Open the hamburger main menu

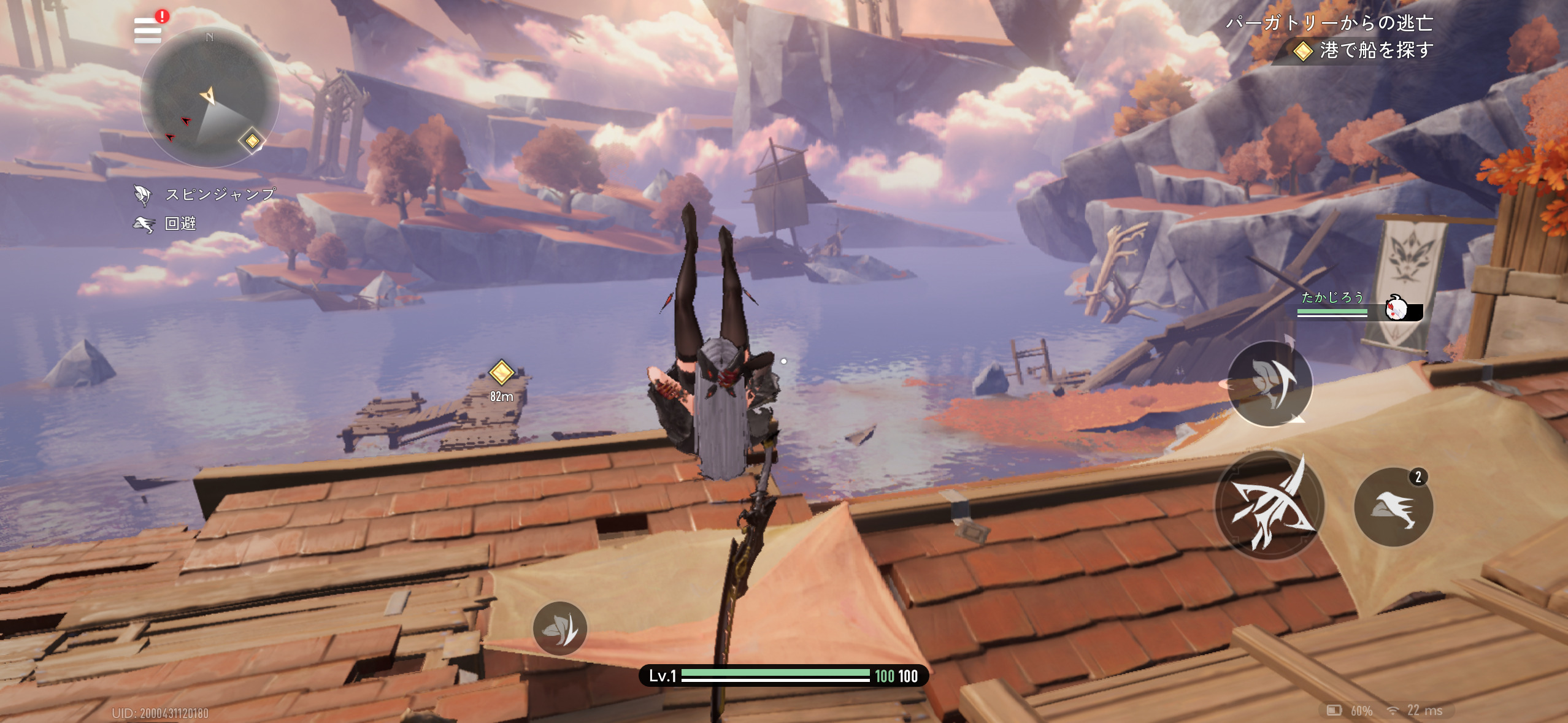pos(148,30)
